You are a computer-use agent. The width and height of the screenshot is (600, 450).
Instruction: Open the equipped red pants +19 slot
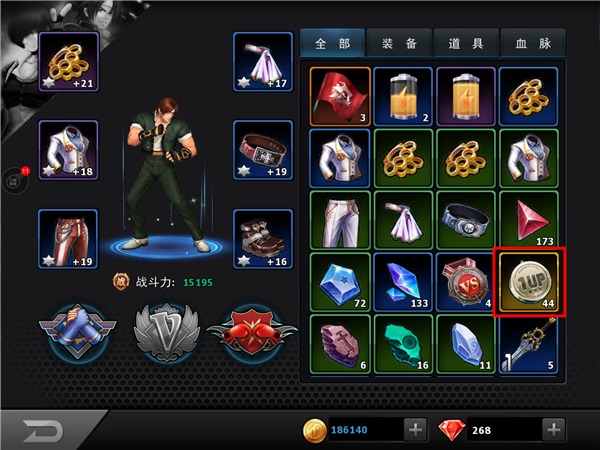click(68, 239)
